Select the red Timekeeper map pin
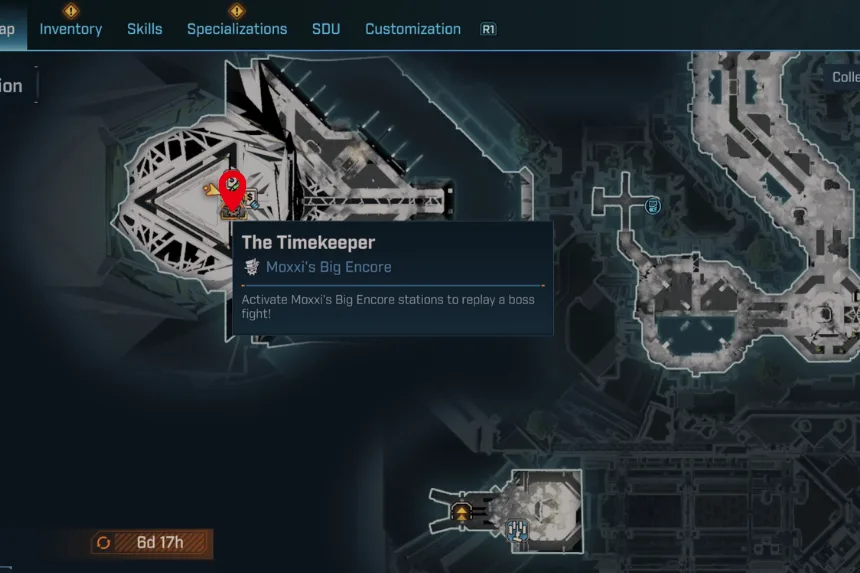The width and height of the screenshot is (860, 573). click(232, 190)
